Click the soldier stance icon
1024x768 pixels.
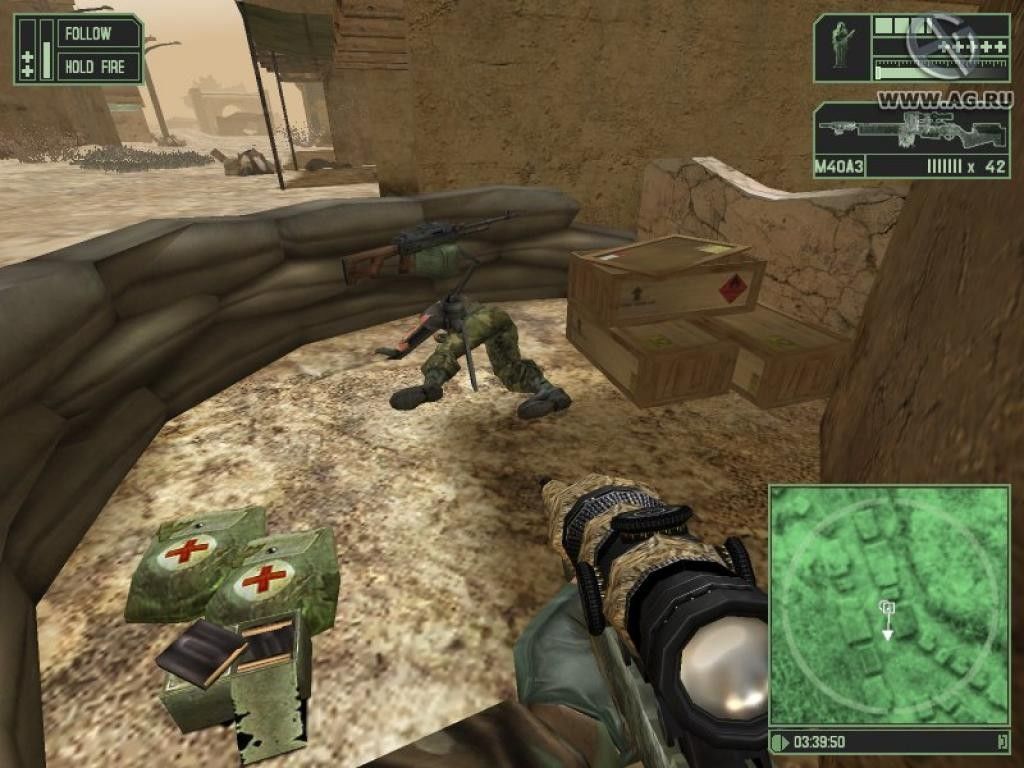click(x=842, y=47)
